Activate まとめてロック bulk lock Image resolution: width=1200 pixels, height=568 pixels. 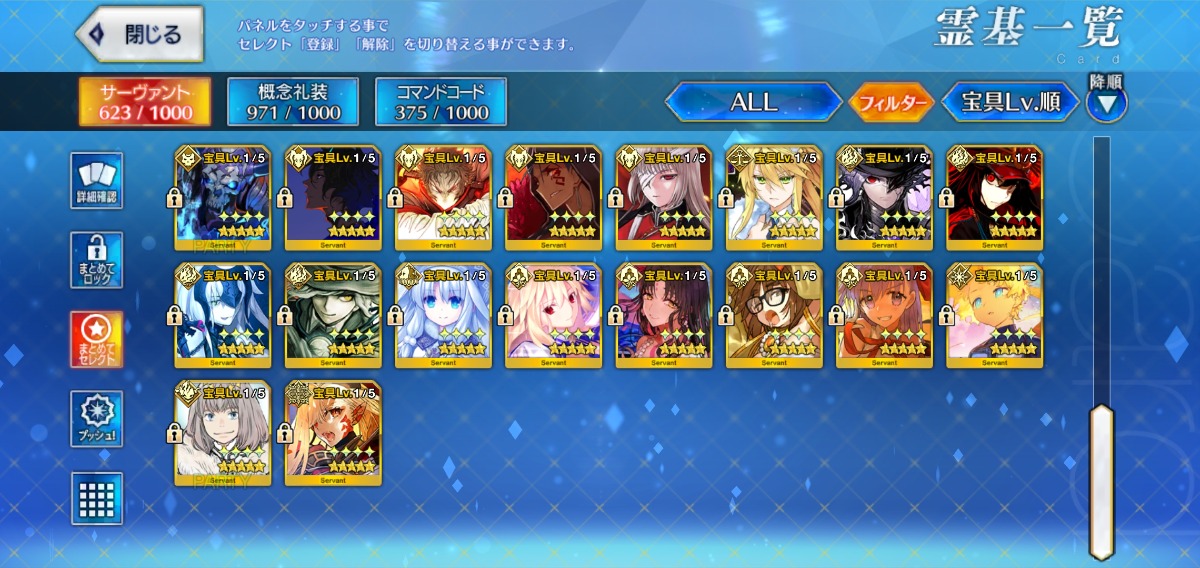97,260
